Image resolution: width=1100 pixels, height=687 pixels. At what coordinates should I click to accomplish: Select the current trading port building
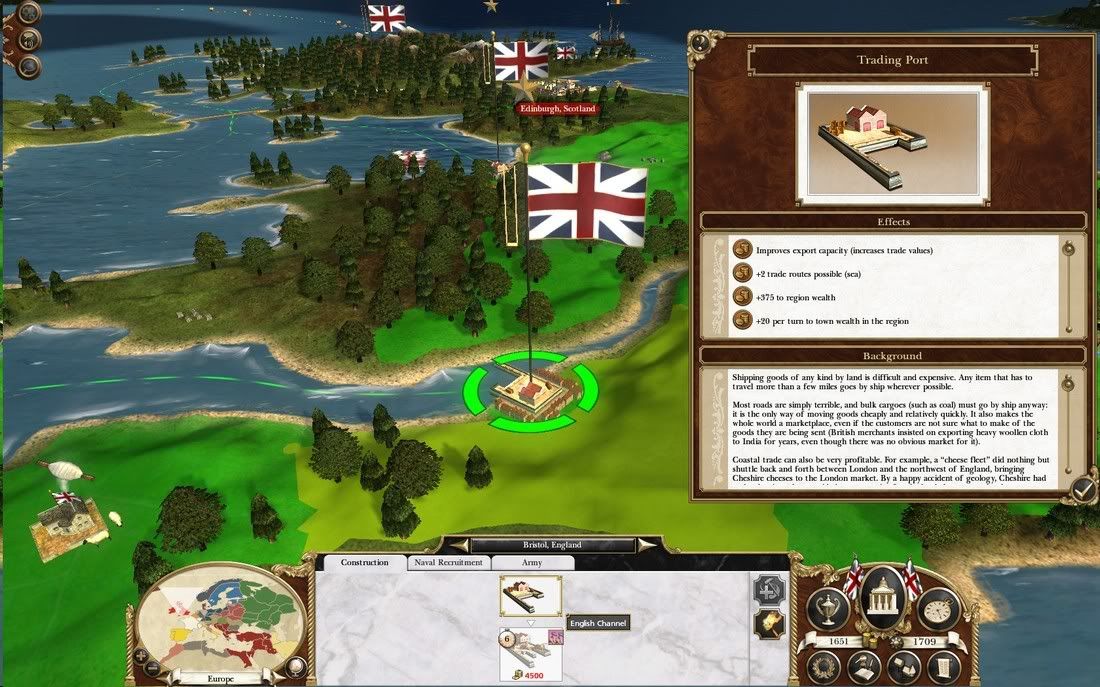tap(530, 596)
